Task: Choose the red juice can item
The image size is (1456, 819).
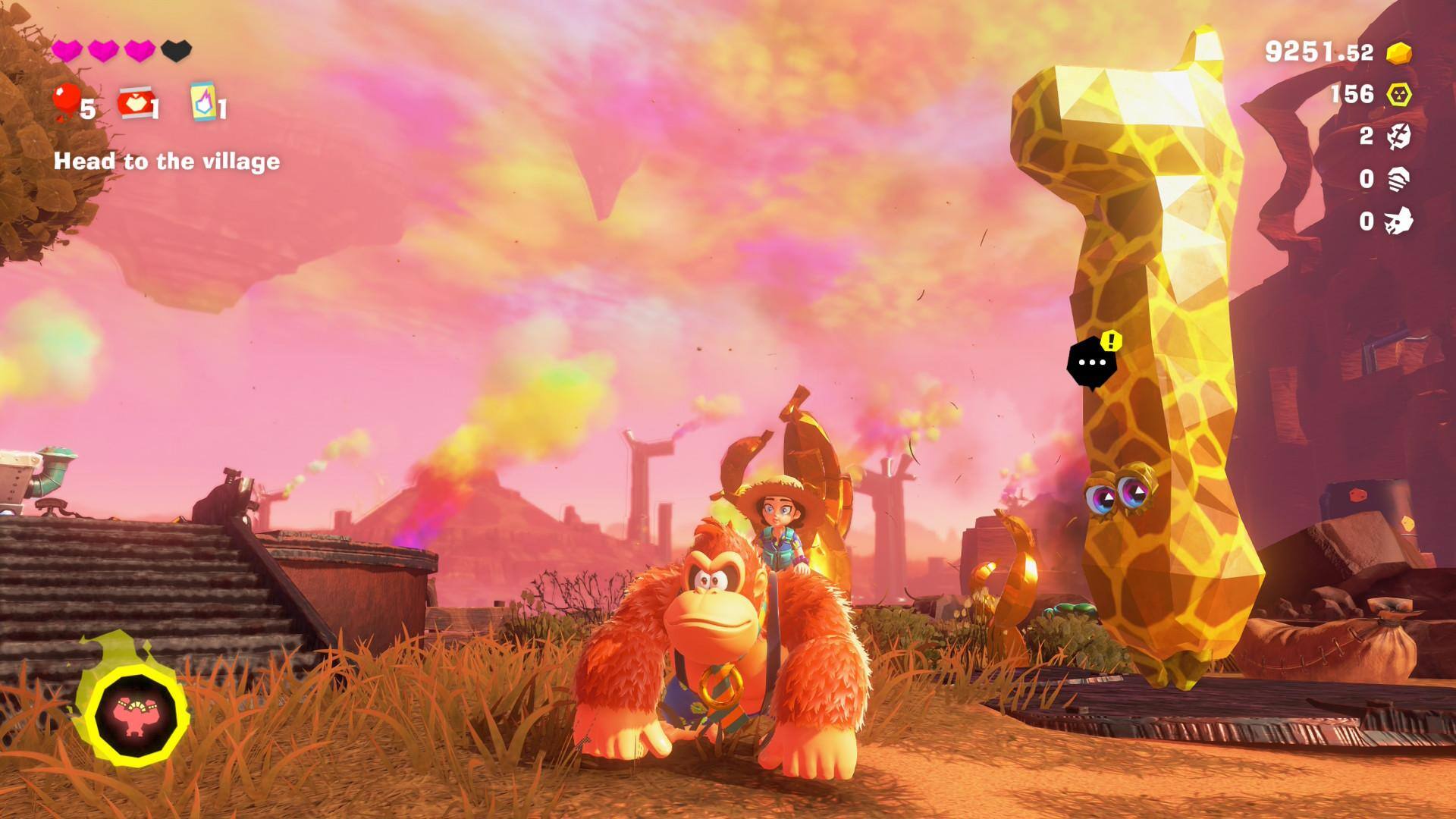Action: [x=133, y=102]
